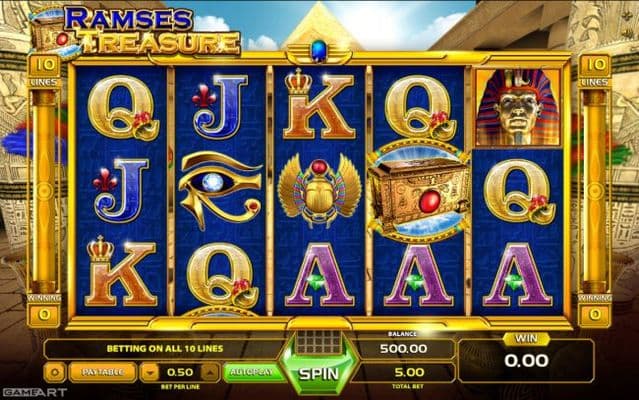Open the settings gear icon

click(55, 372)
